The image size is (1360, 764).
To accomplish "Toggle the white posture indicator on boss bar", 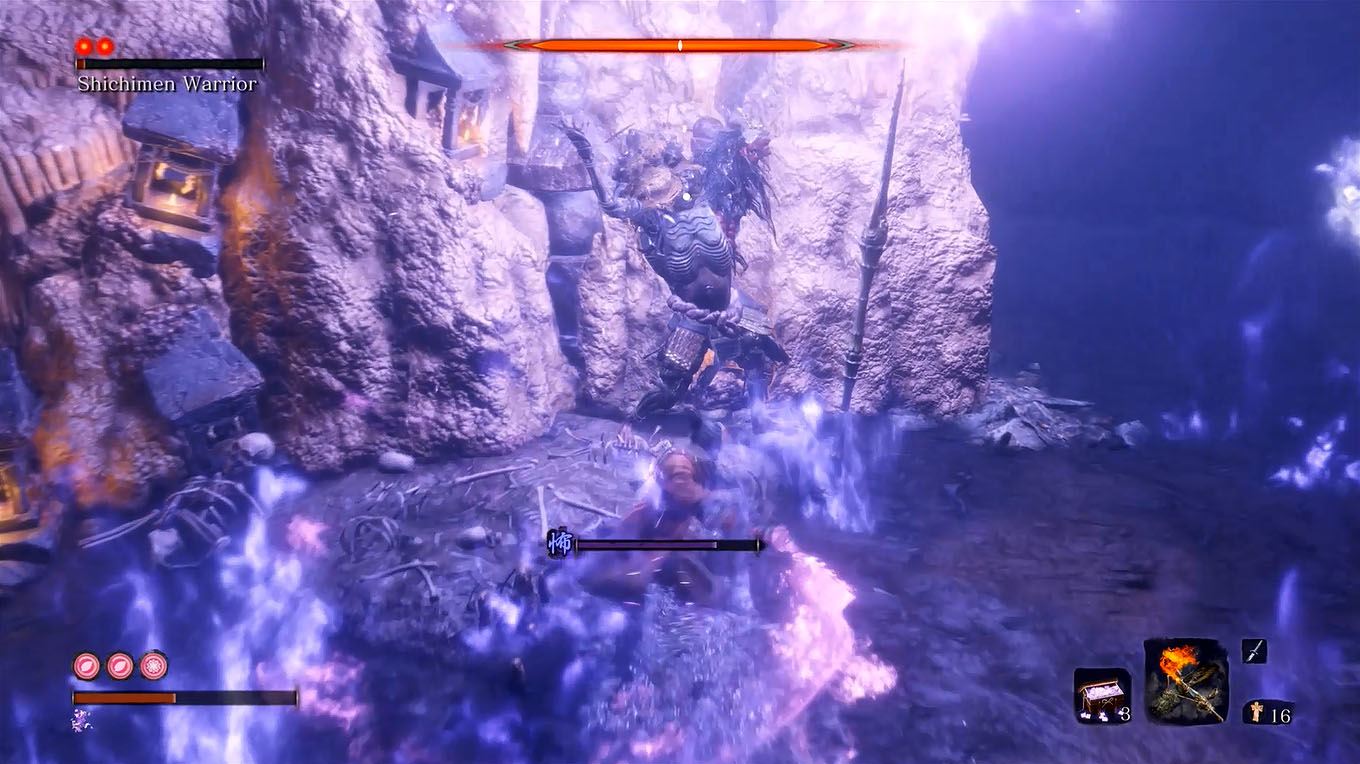I will click(x=679, y=44).
